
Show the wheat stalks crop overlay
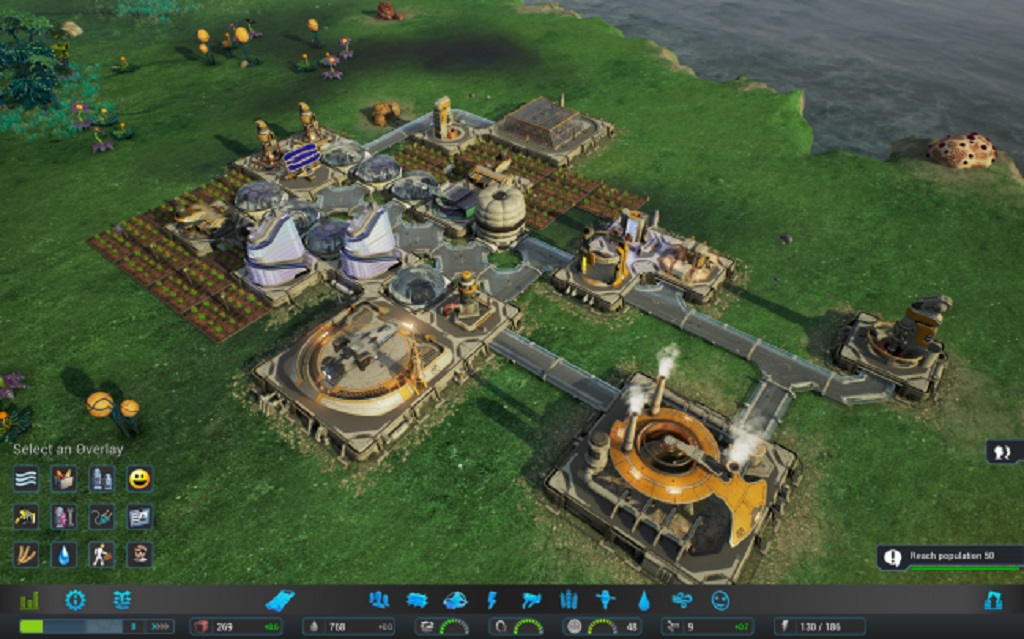point(26,554)
